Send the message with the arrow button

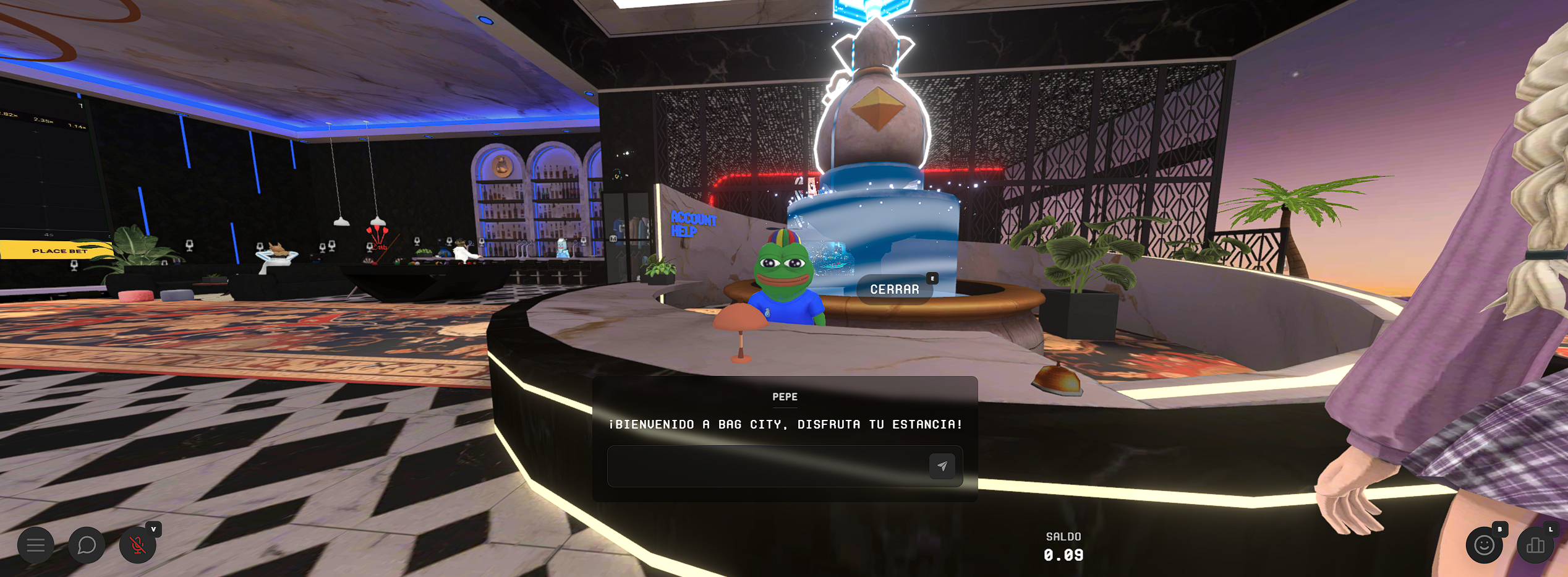[942, 466]
